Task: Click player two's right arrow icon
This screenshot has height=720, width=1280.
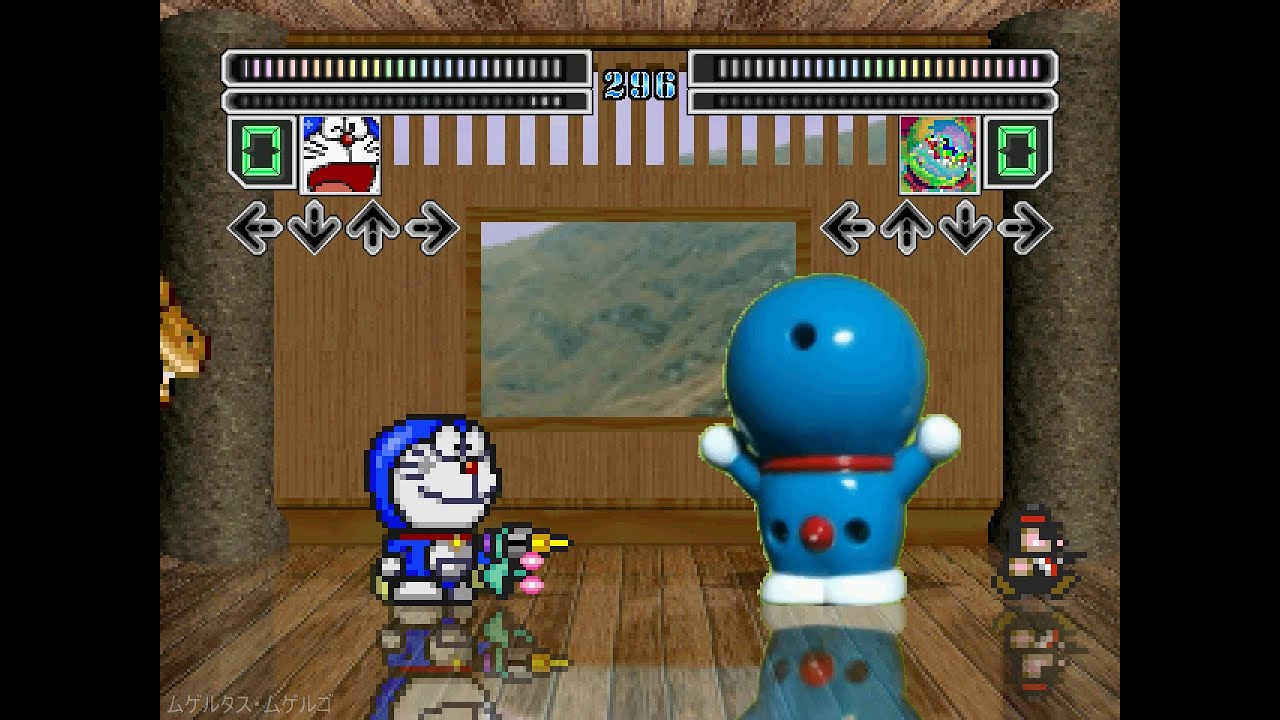Action: coord(1024,228)
